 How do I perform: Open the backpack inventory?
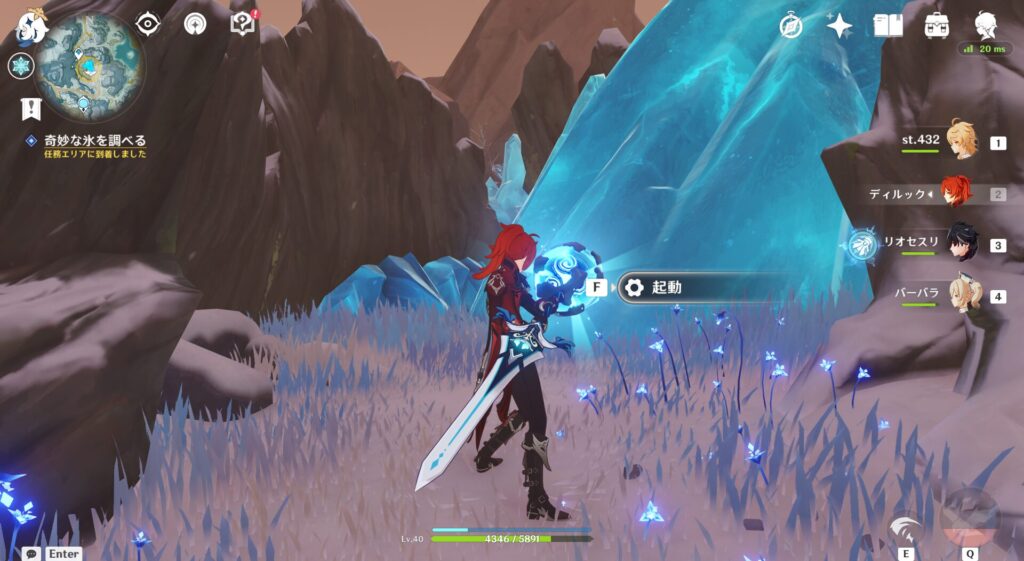pyautogui.click(x=937, y=25)
